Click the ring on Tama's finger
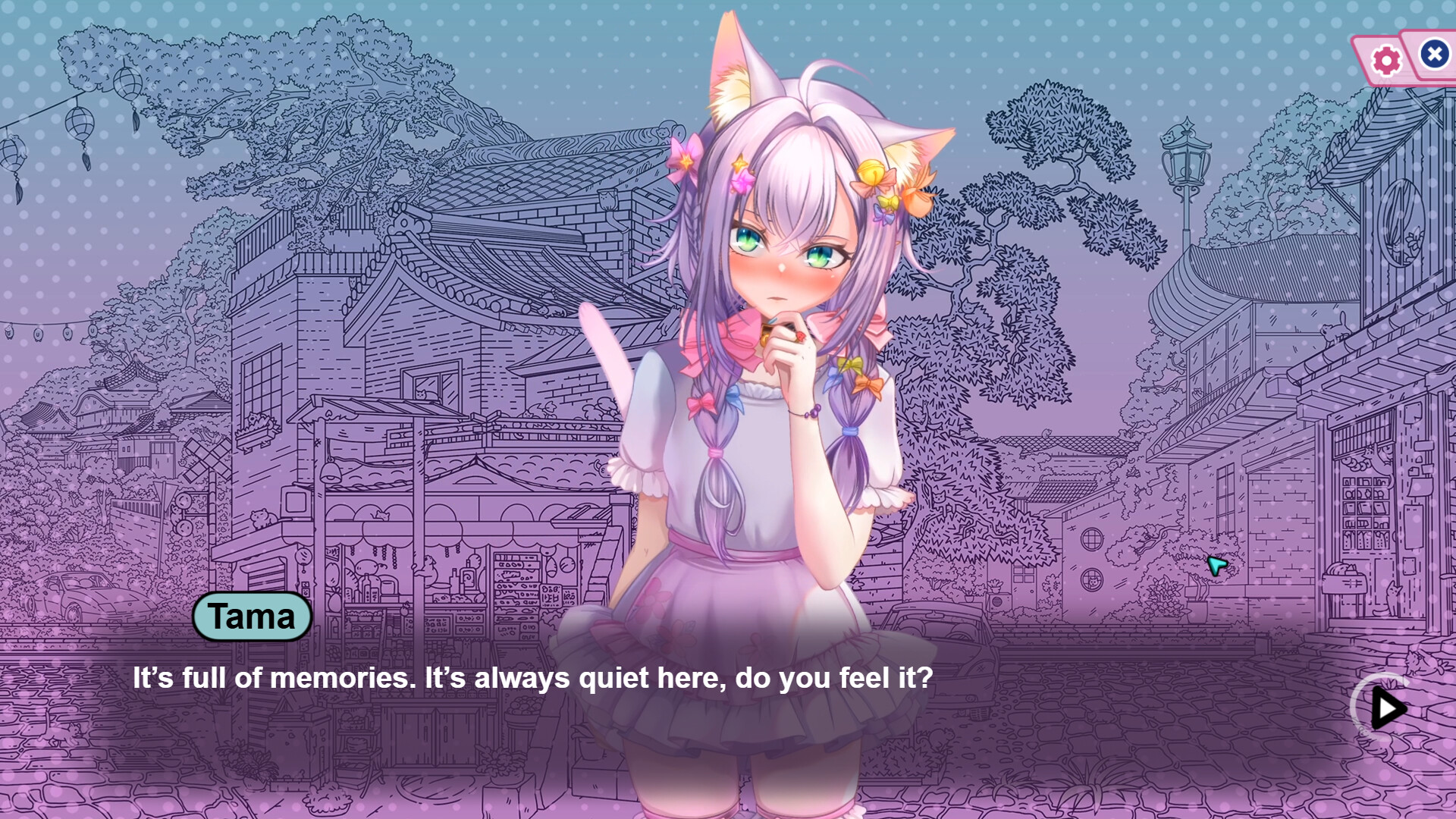 click(x=801, y=337)
